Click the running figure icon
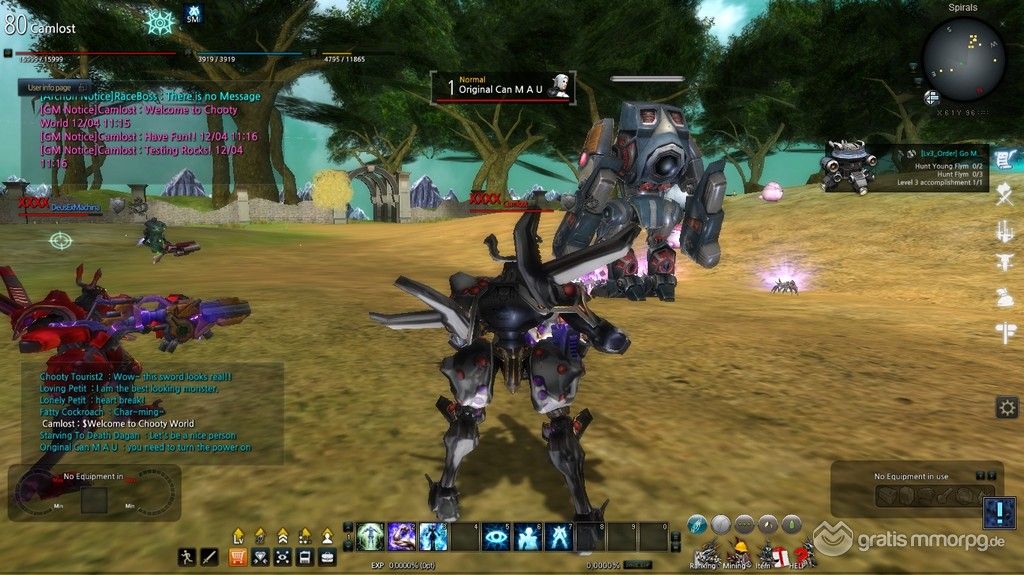Viewport: 1024px width, 575px height. (187, 556)
